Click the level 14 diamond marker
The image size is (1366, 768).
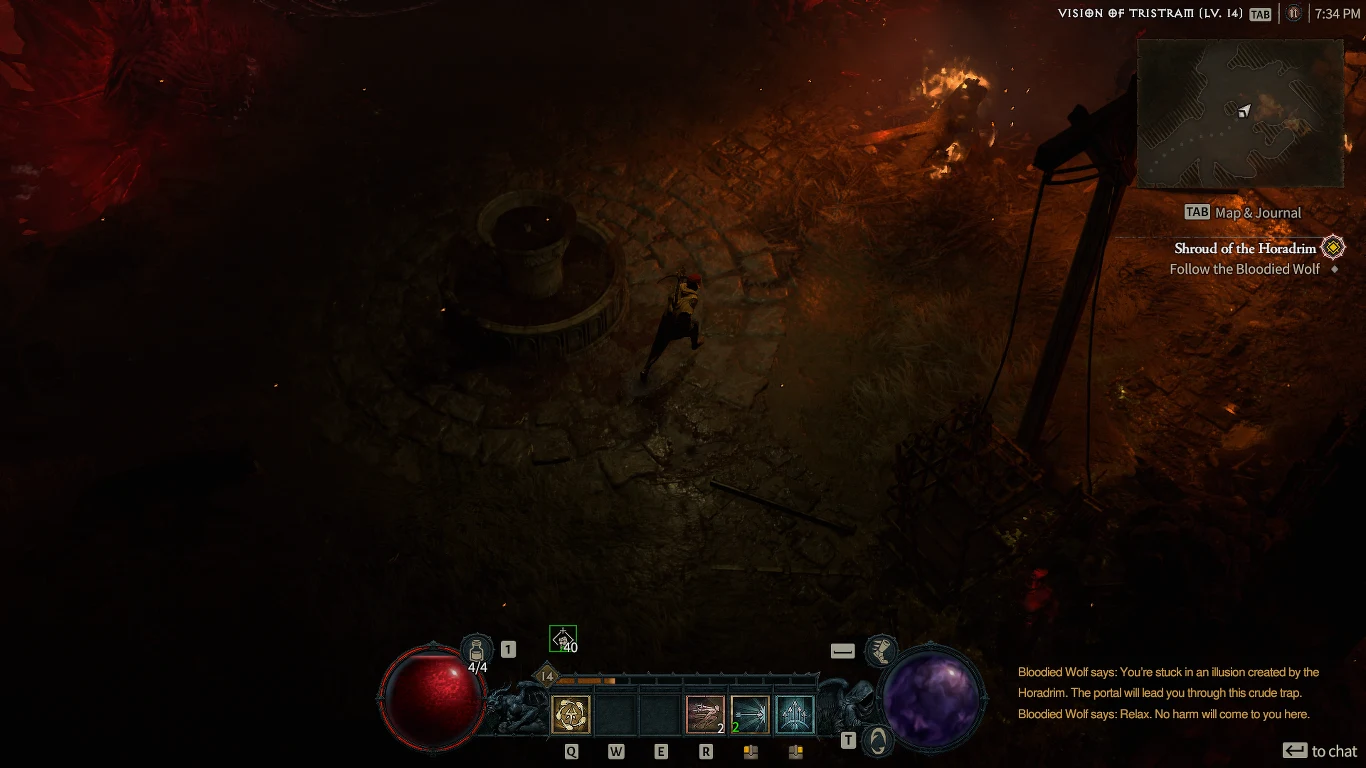point(545,677)
